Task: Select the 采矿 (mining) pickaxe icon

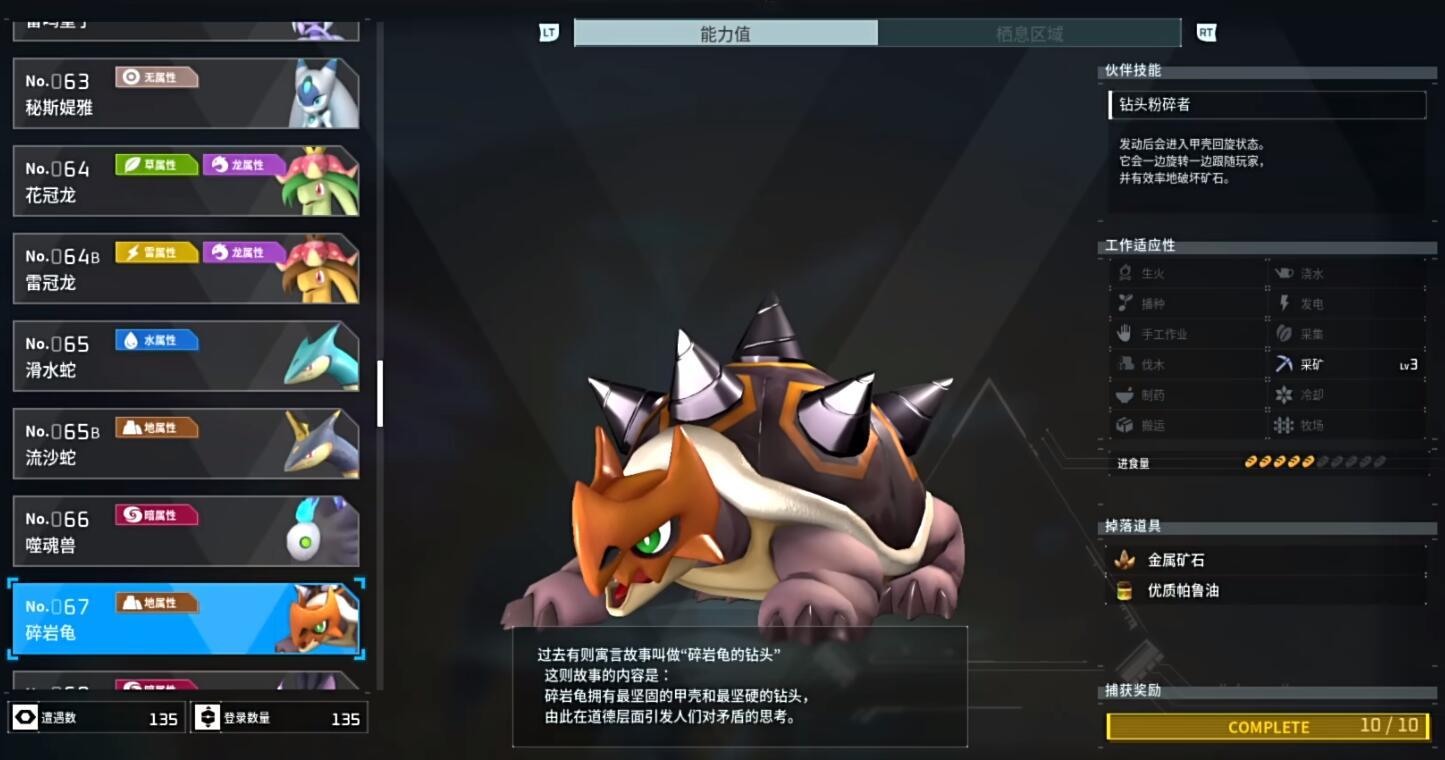Action: click(1283, 364)
